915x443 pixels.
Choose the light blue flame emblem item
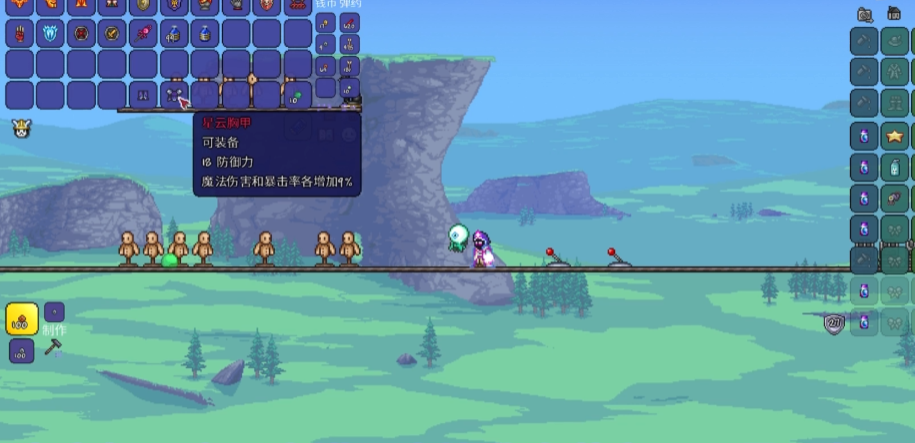[x=50, y=33]
